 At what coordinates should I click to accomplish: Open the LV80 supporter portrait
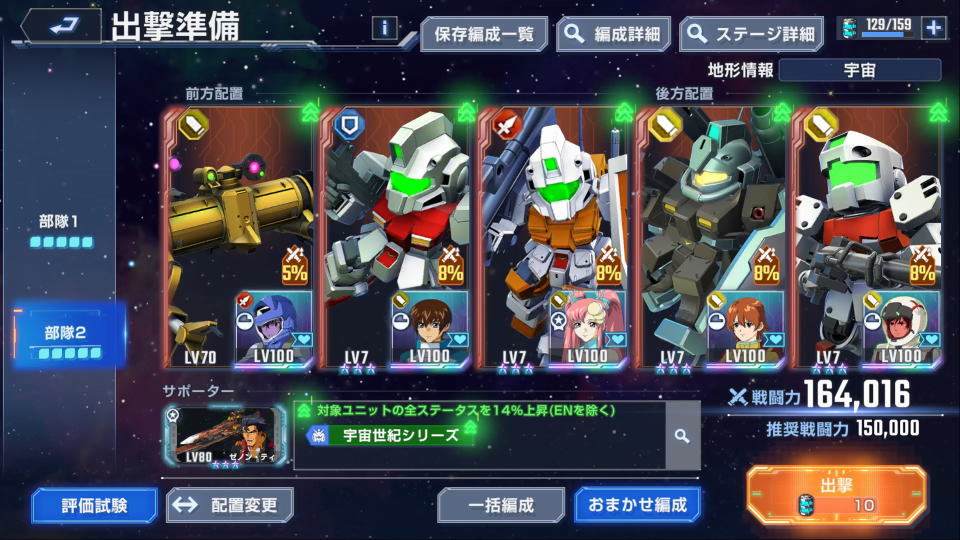pos(224,435)
